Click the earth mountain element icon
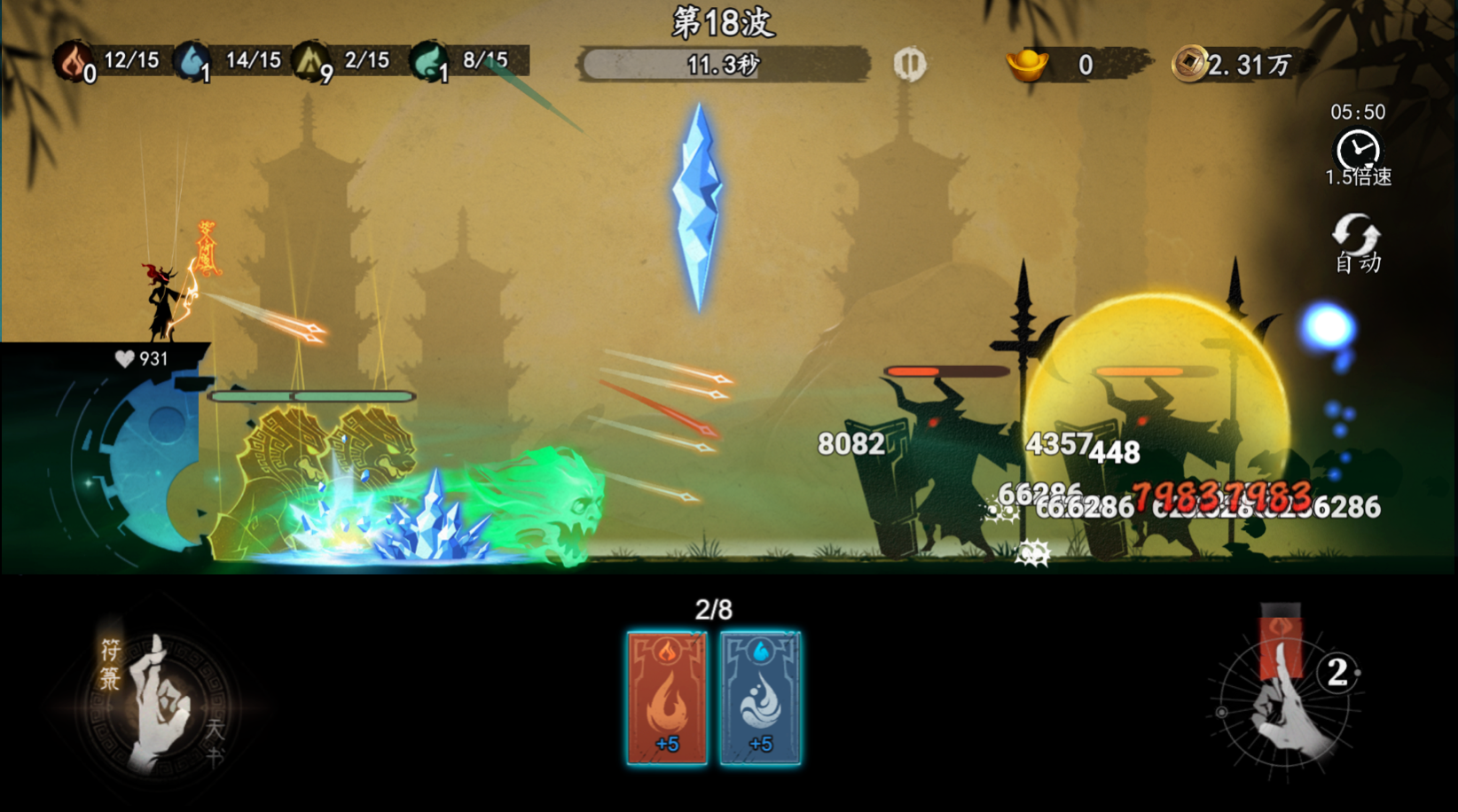The width and height of the screenshot is (1458, 812). tap(310, 60)
